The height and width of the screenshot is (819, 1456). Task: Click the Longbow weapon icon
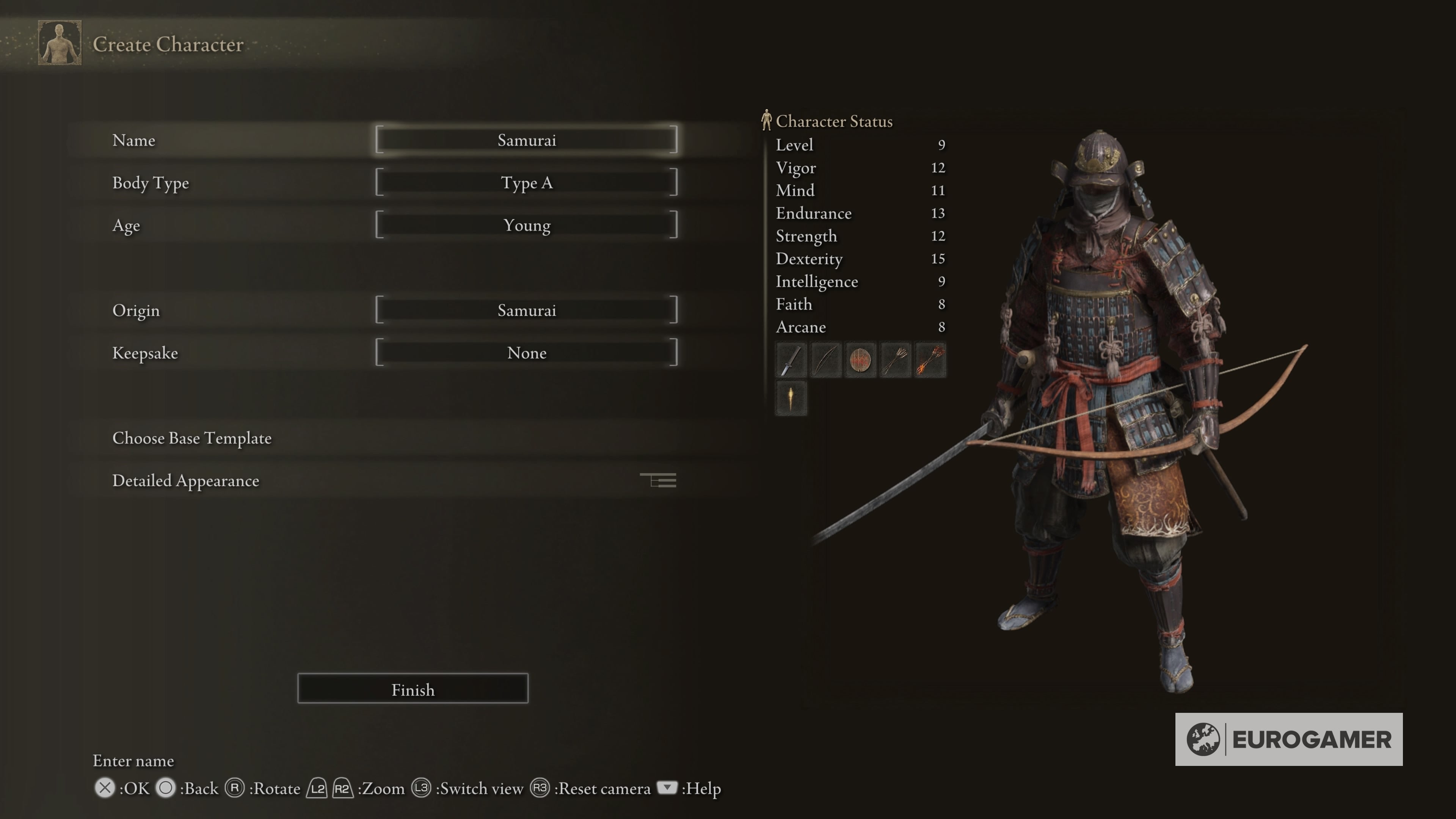pyautogui.click(x=825, y=360)
